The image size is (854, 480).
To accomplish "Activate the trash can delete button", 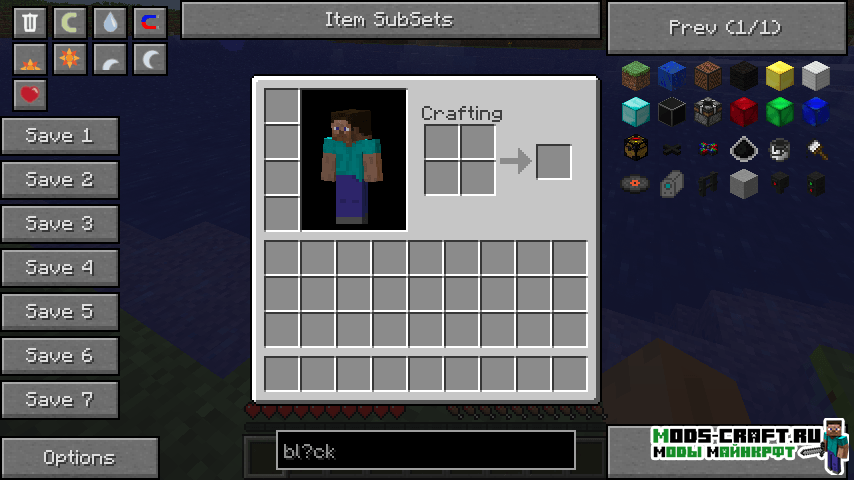I will 31,22.
